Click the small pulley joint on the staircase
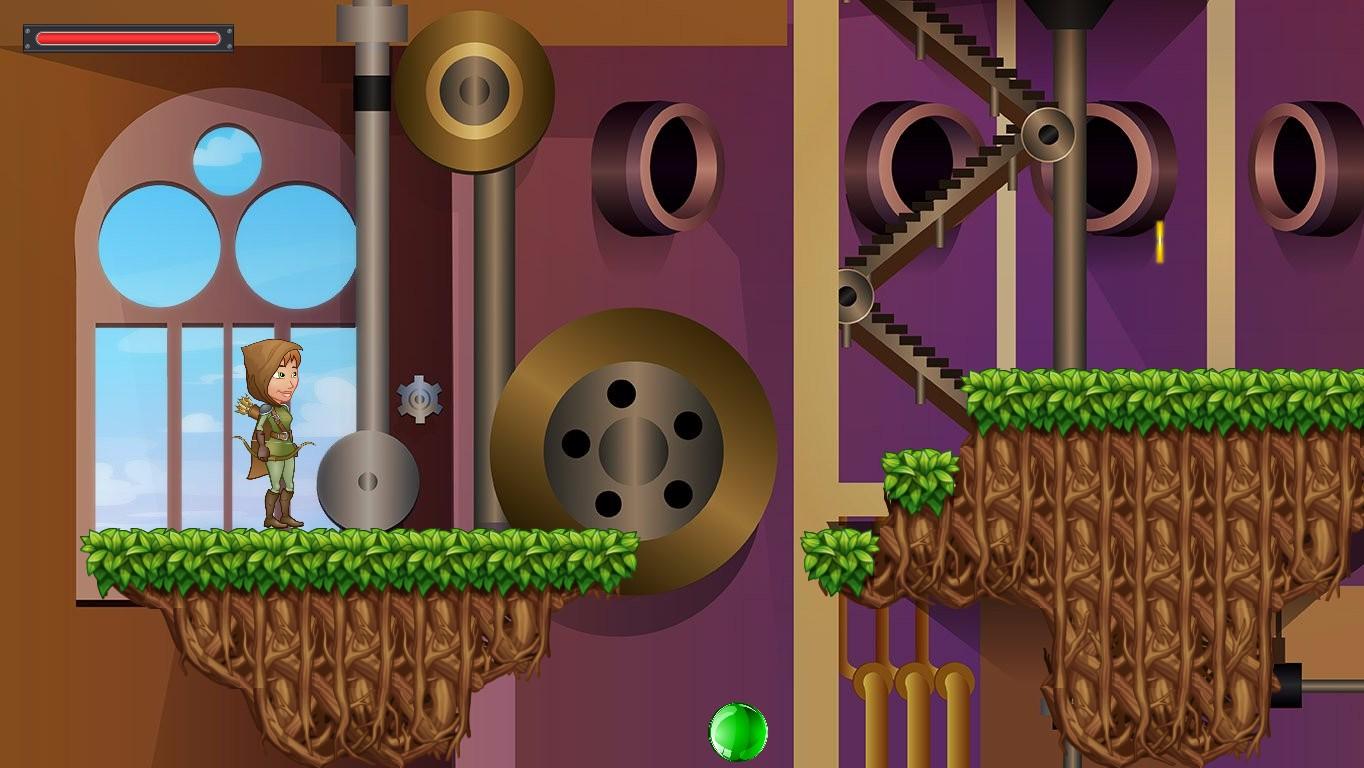The height and width of the screenshot is (768, 1364). coord(1047,133)
